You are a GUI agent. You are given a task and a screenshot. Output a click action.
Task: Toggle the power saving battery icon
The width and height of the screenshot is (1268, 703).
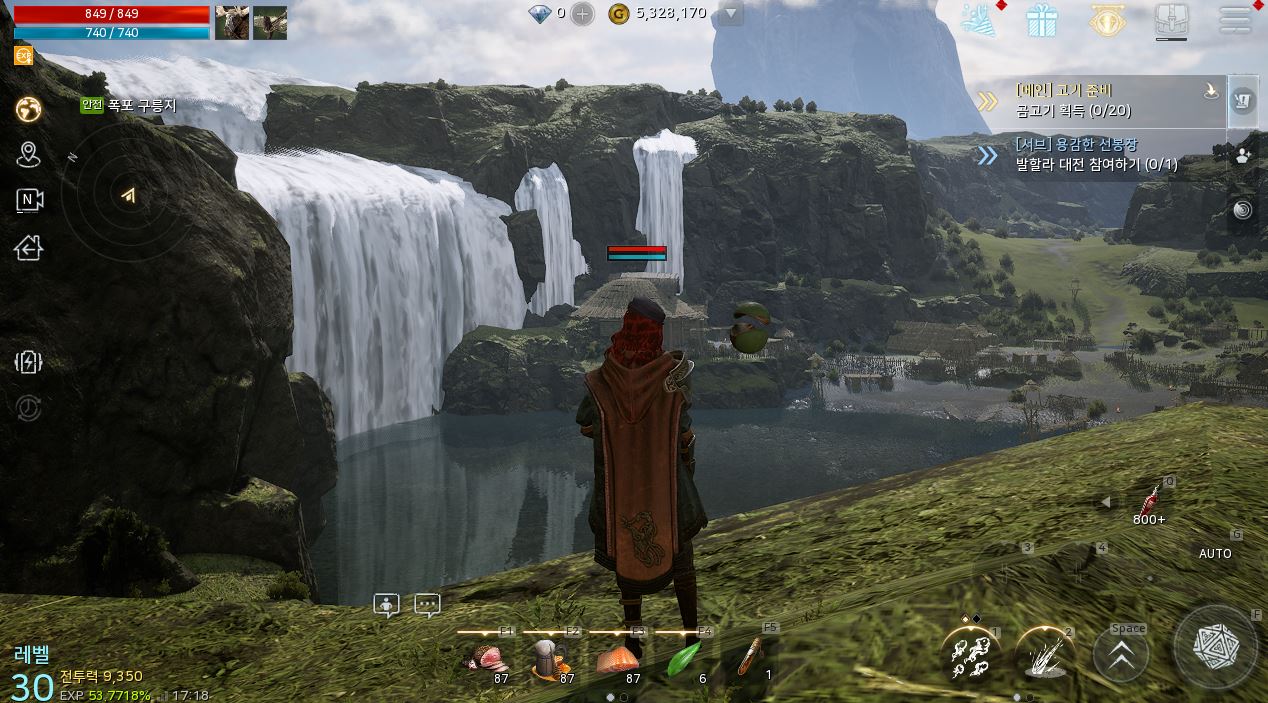coord(28,362)
